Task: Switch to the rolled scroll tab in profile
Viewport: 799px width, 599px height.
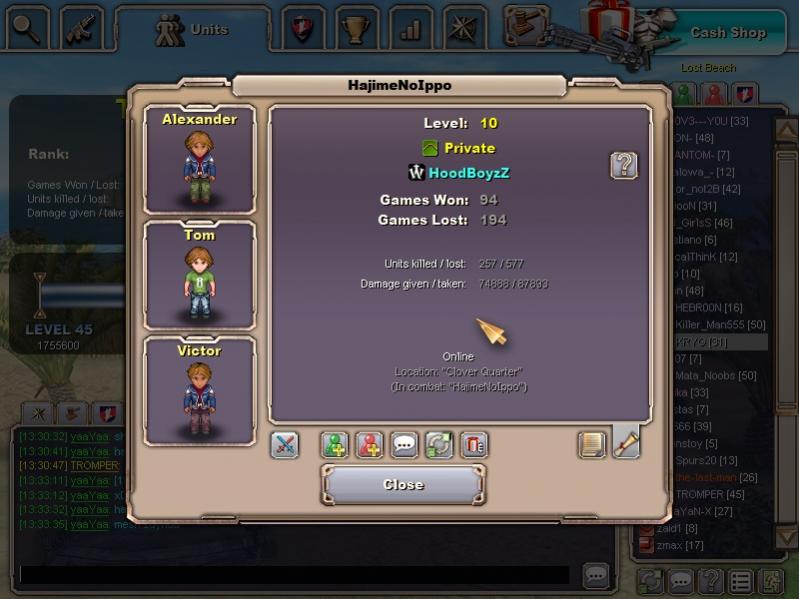Action: tap(626, 442)
